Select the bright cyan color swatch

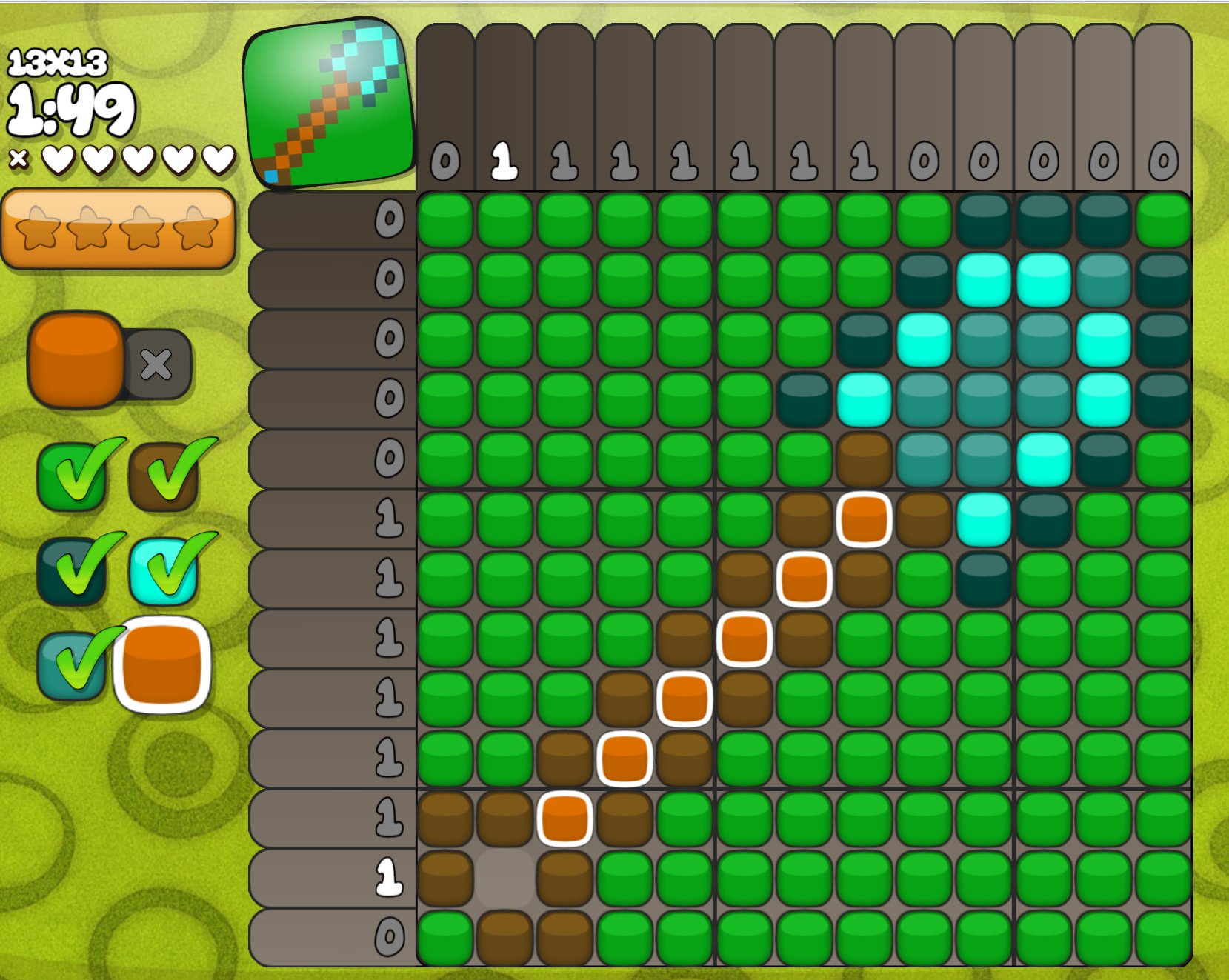tap(164, 572)
